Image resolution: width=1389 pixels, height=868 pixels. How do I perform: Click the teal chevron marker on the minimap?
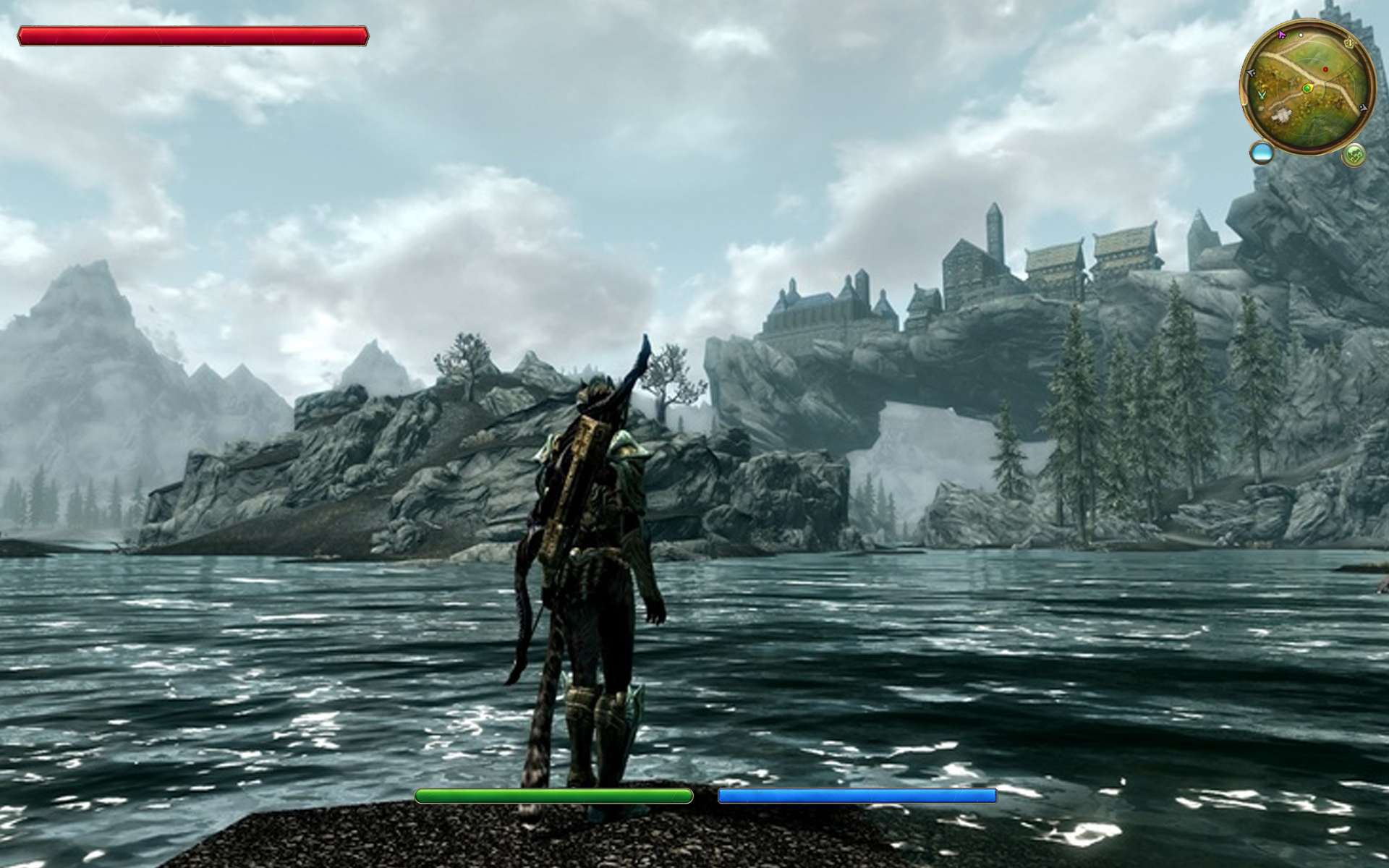(1262, 95)
